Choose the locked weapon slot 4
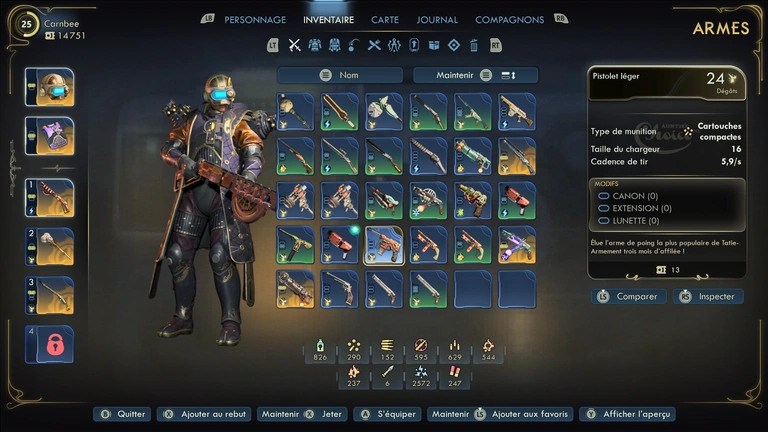This screenshot has width=768, height=432. point(49,344)
